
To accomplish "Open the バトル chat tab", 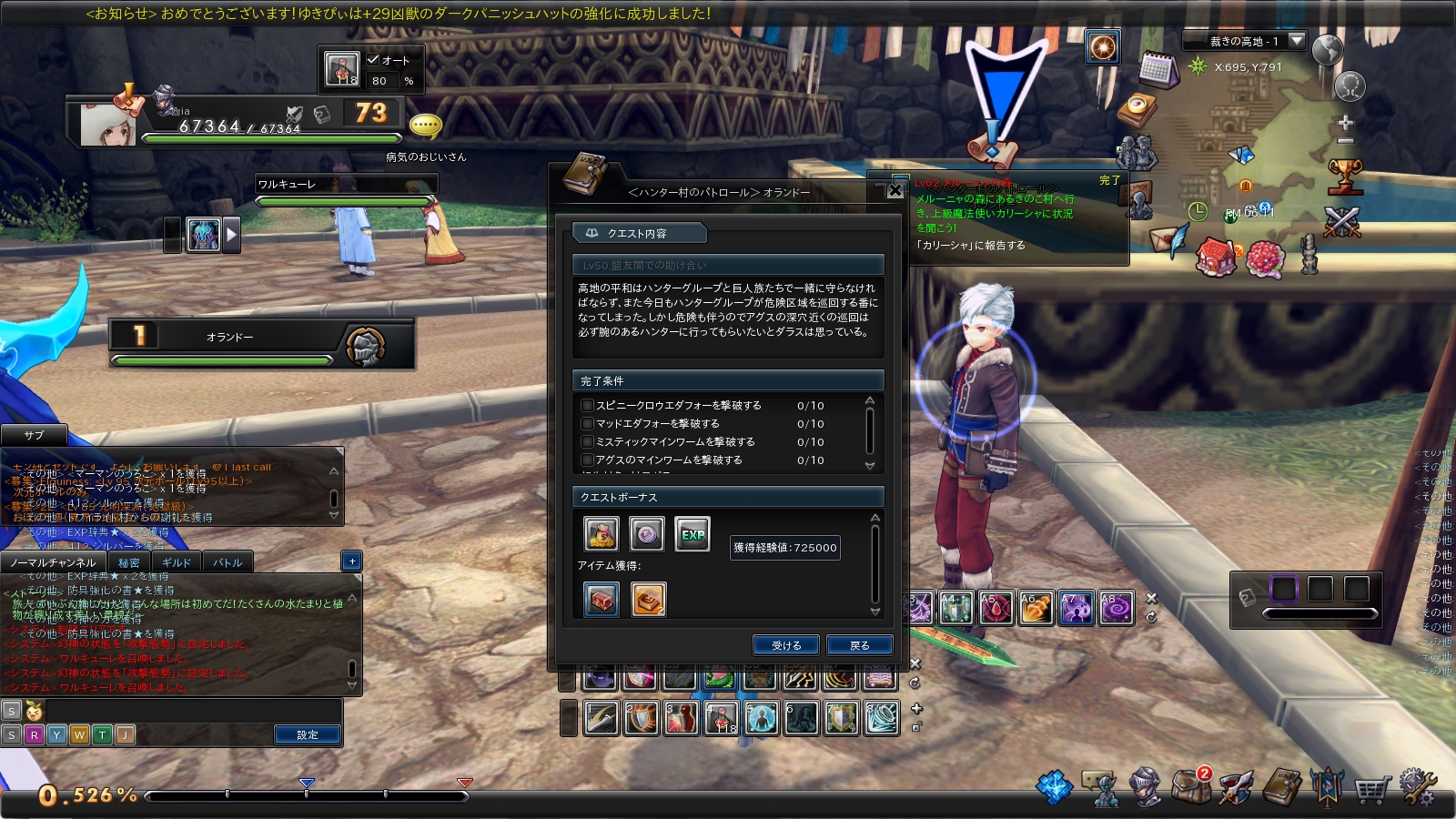I will [x=227, y=562].
